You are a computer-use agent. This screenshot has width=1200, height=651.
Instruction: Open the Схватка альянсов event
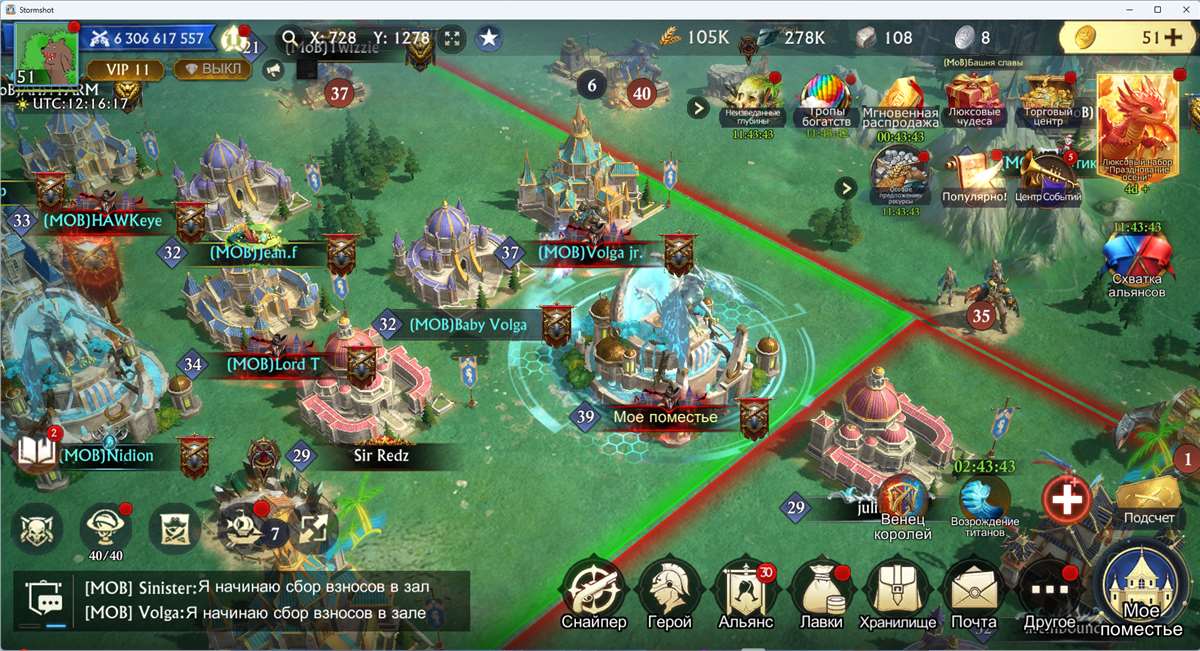[1138, 265]
